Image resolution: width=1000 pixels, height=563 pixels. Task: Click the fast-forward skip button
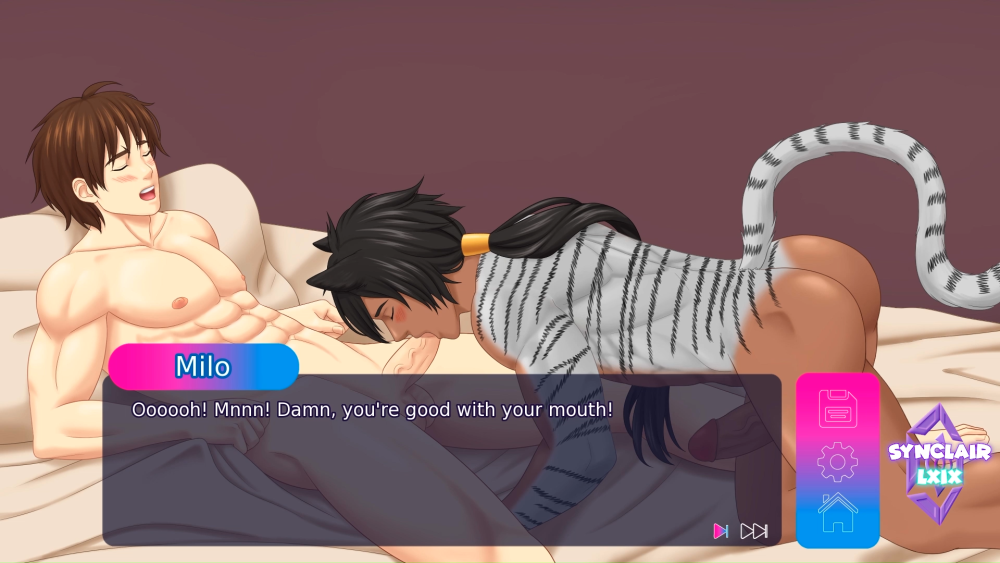coord(754,531)
